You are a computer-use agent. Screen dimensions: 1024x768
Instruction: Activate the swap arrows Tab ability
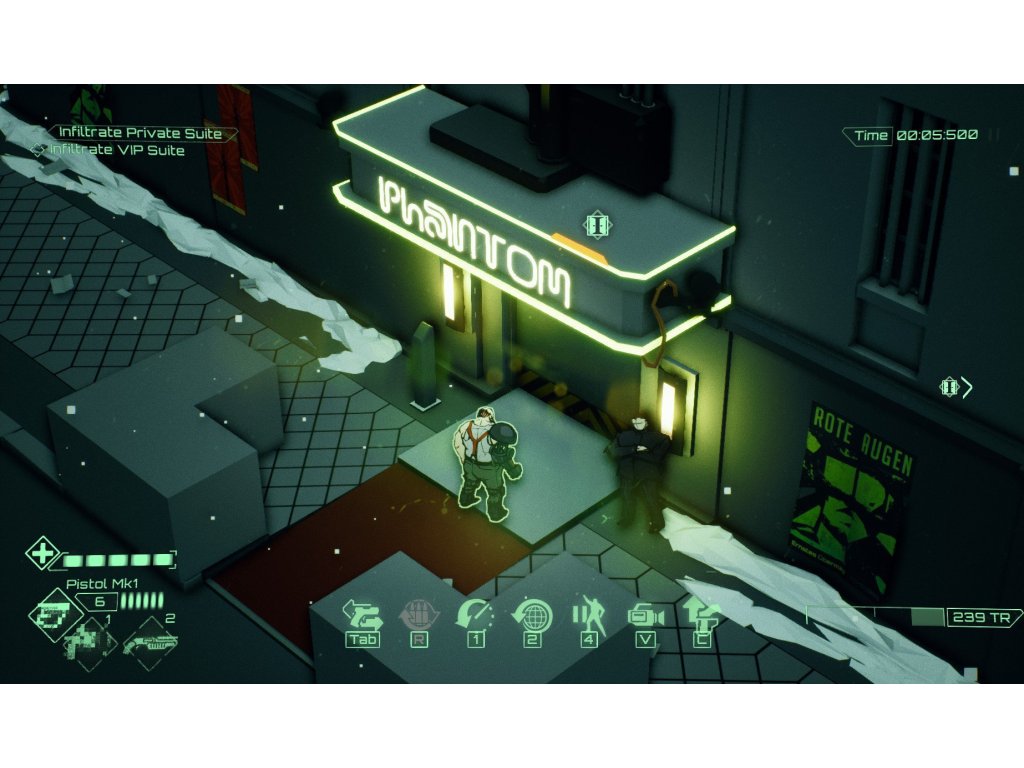point(362,613)
